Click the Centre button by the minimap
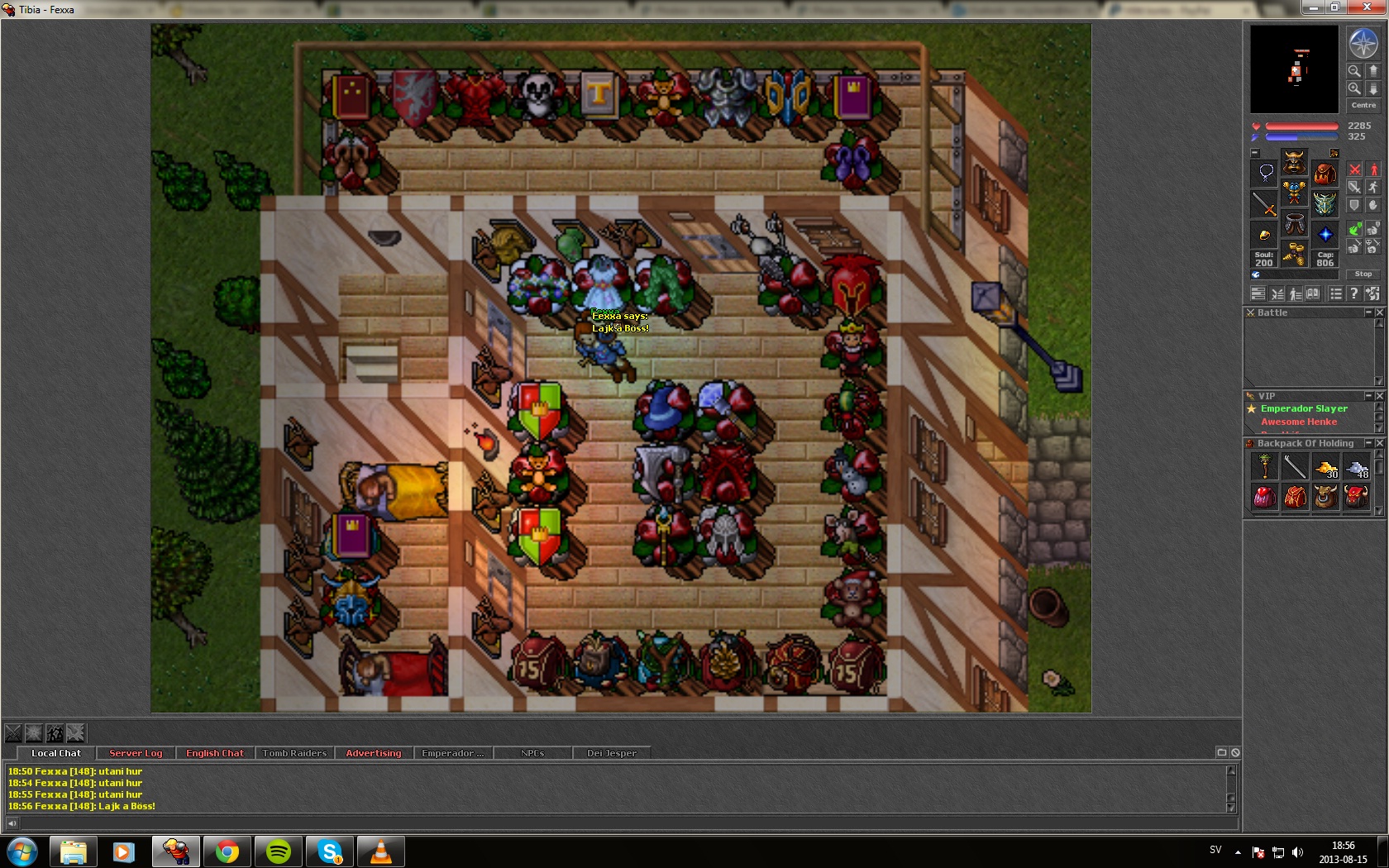This screenshot has height=868, width=1389. coord(1363,105)
